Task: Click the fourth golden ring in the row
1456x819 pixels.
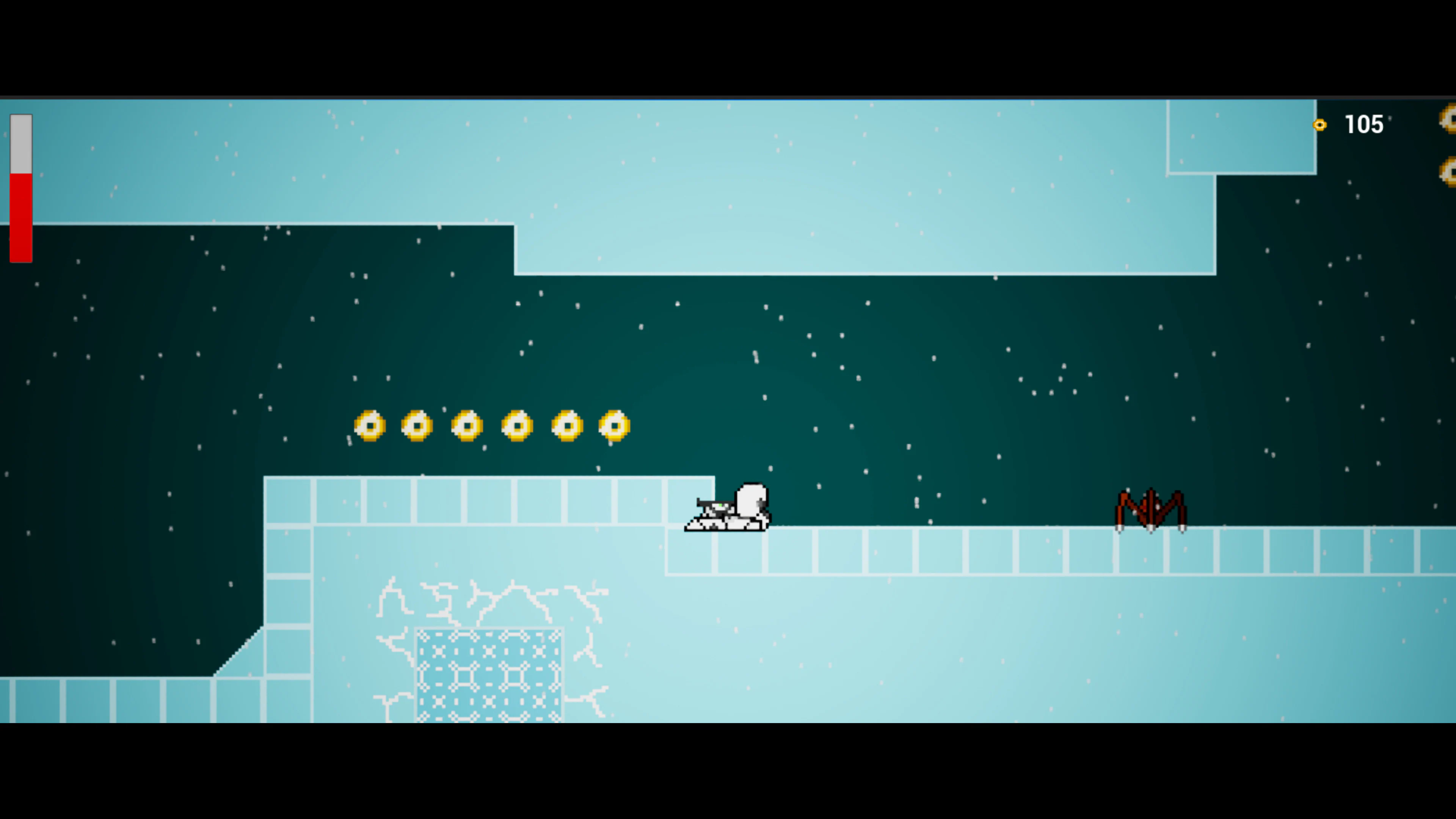Action: 516,427
